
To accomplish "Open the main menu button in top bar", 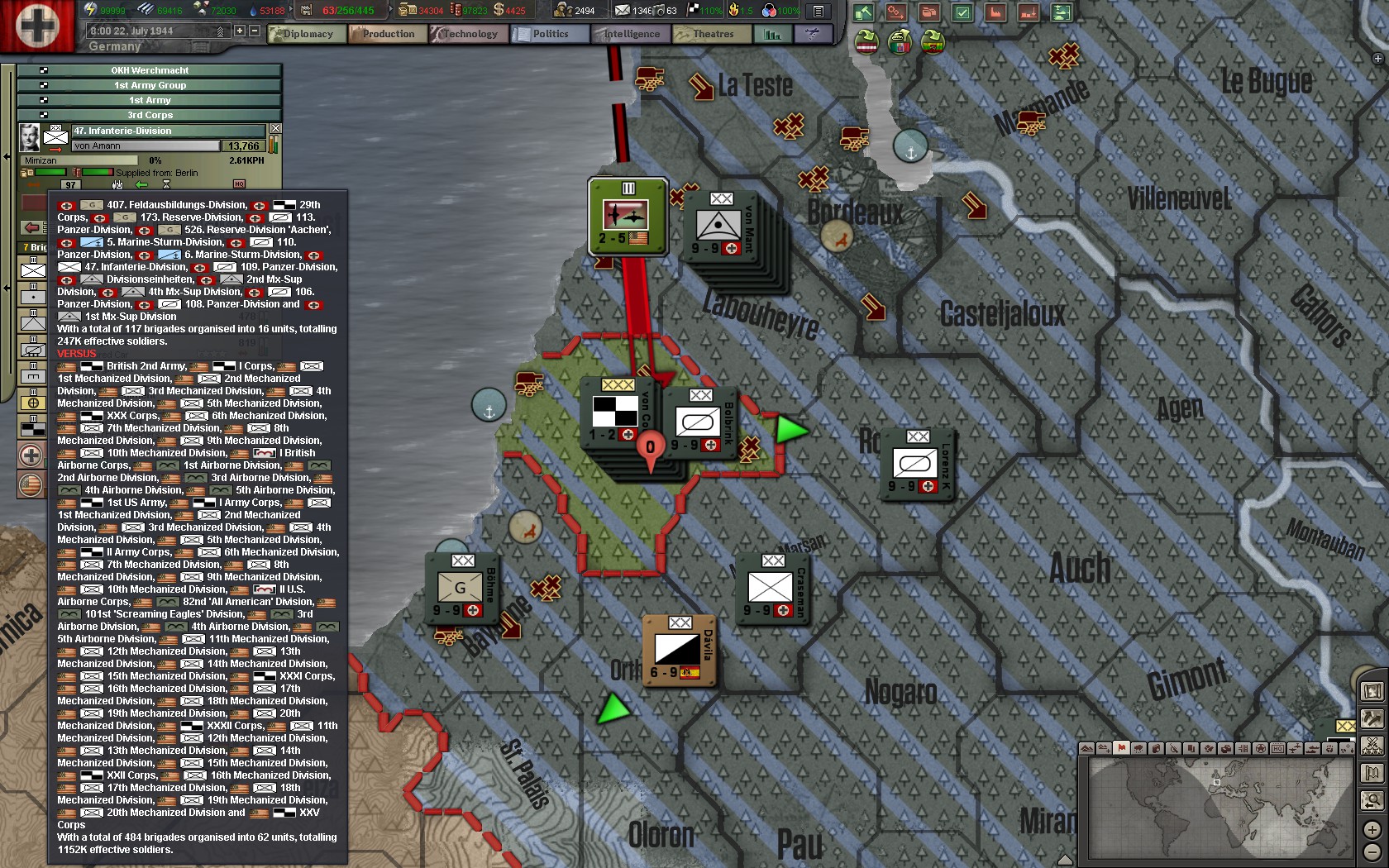I will (x=818, y=11).
